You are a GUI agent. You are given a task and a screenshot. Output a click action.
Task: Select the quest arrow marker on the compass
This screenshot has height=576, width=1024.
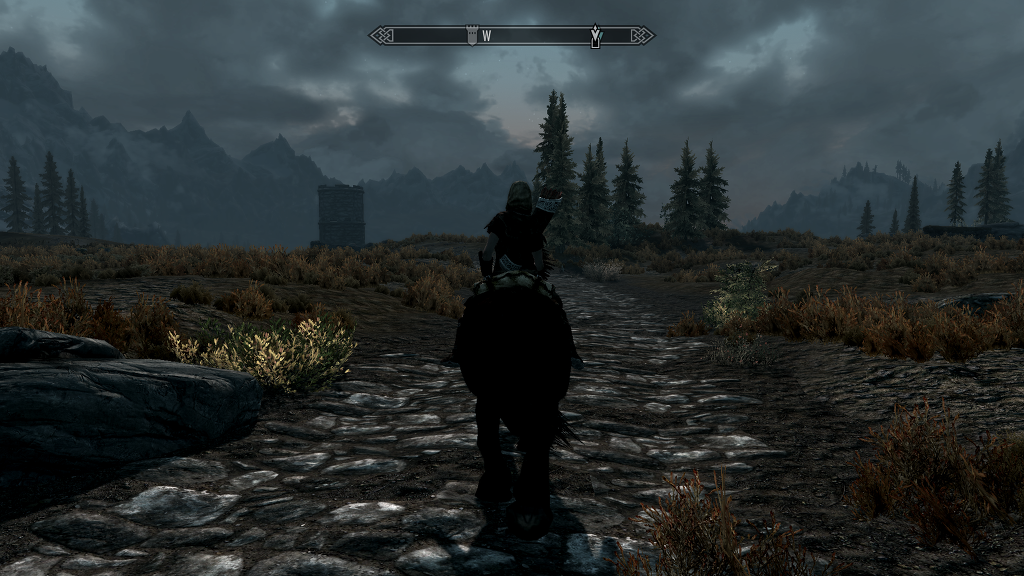click(596, 37)
